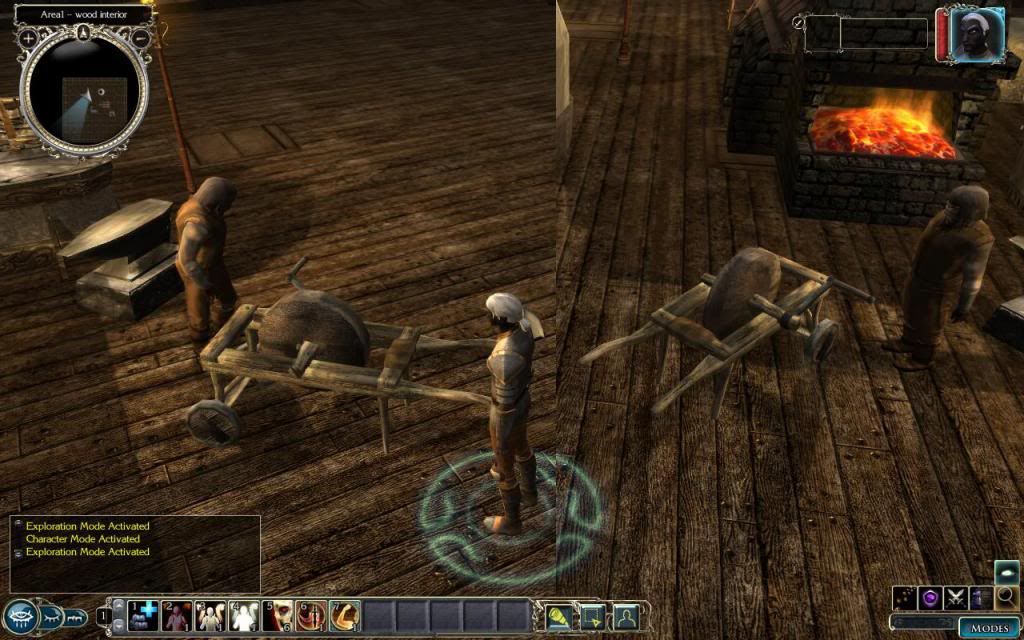Activate the purple shield mode icon
Screen dimensions: 1024x640
tap(930, 598)
